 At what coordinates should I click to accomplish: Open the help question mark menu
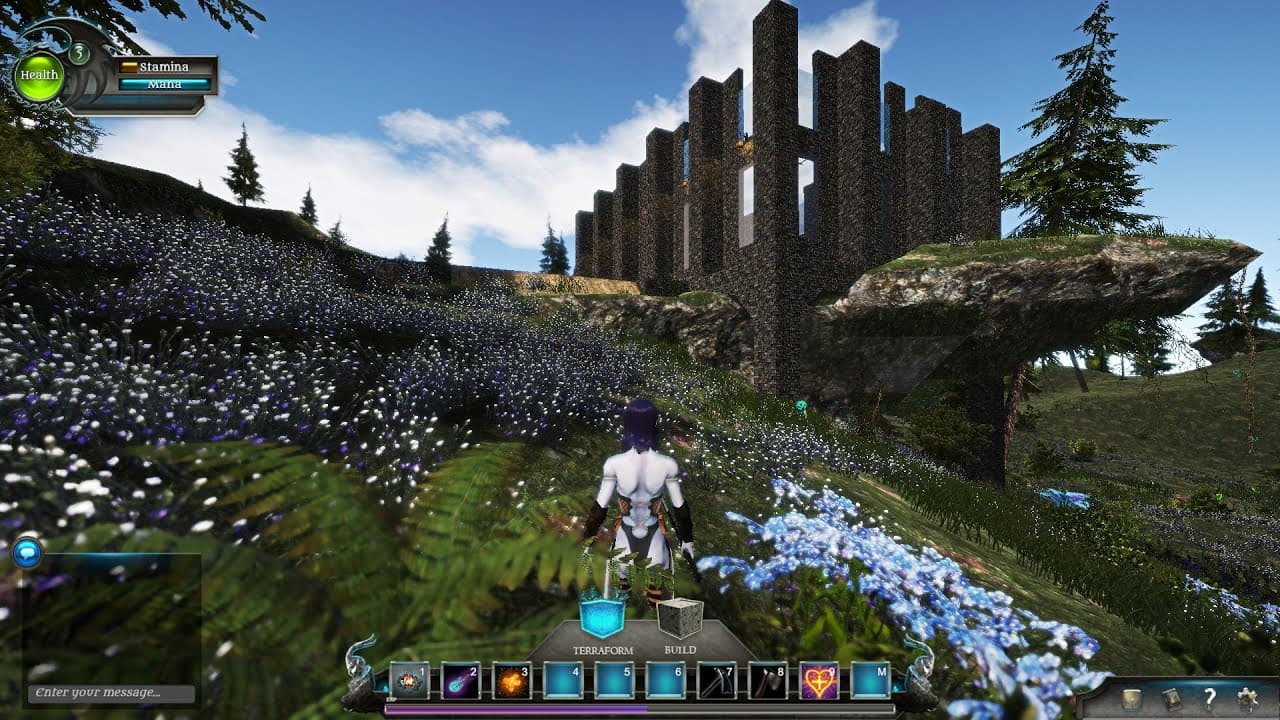(x=1209, y=699)
